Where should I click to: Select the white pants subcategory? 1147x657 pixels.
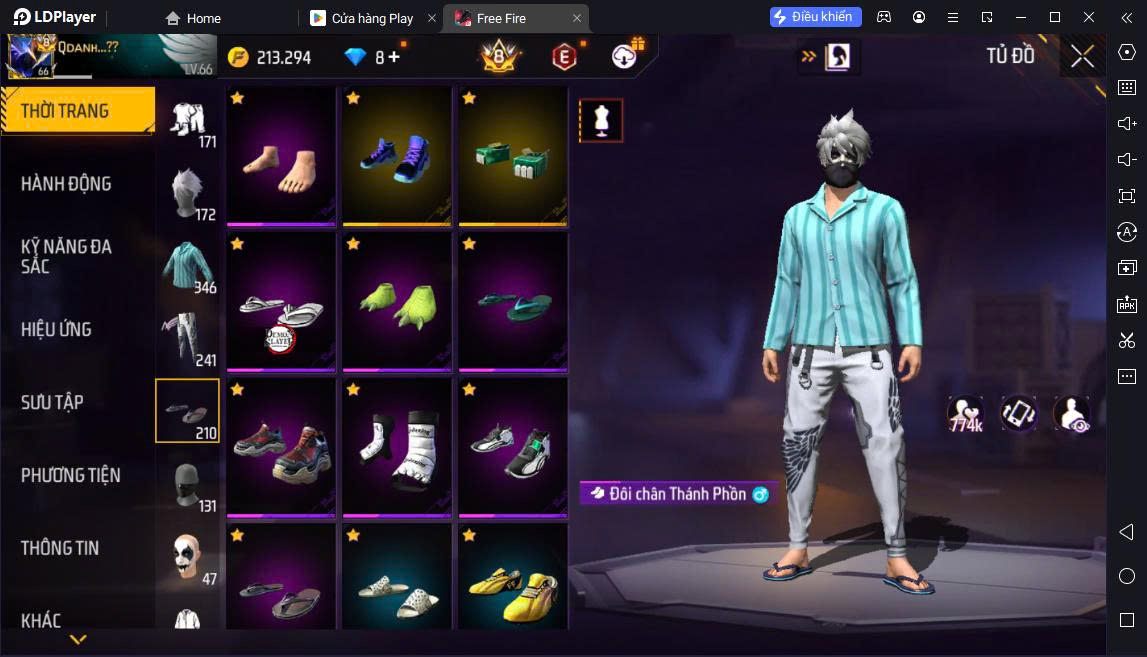coord(187,338)
